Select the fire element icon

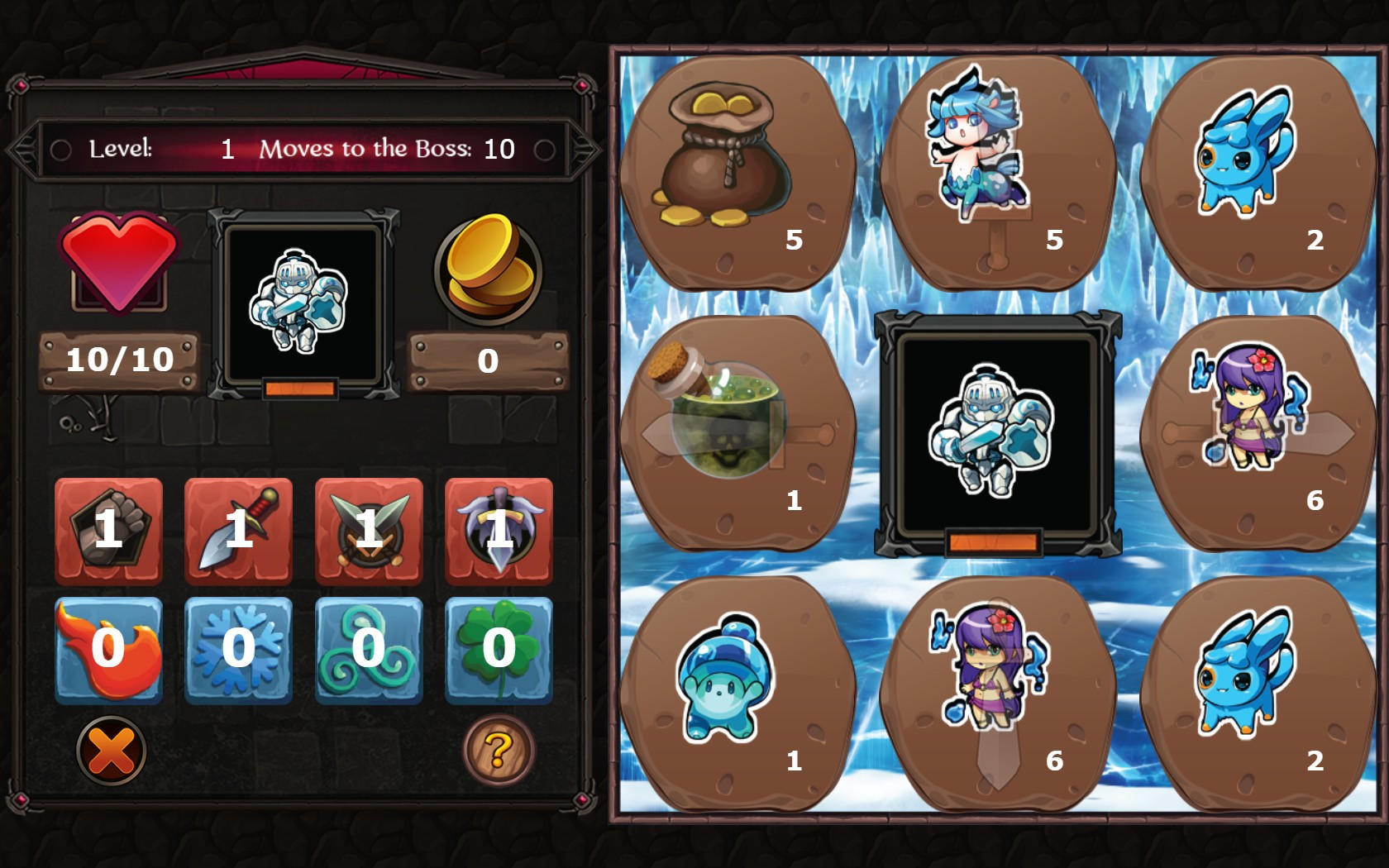[x=107, y=651]
